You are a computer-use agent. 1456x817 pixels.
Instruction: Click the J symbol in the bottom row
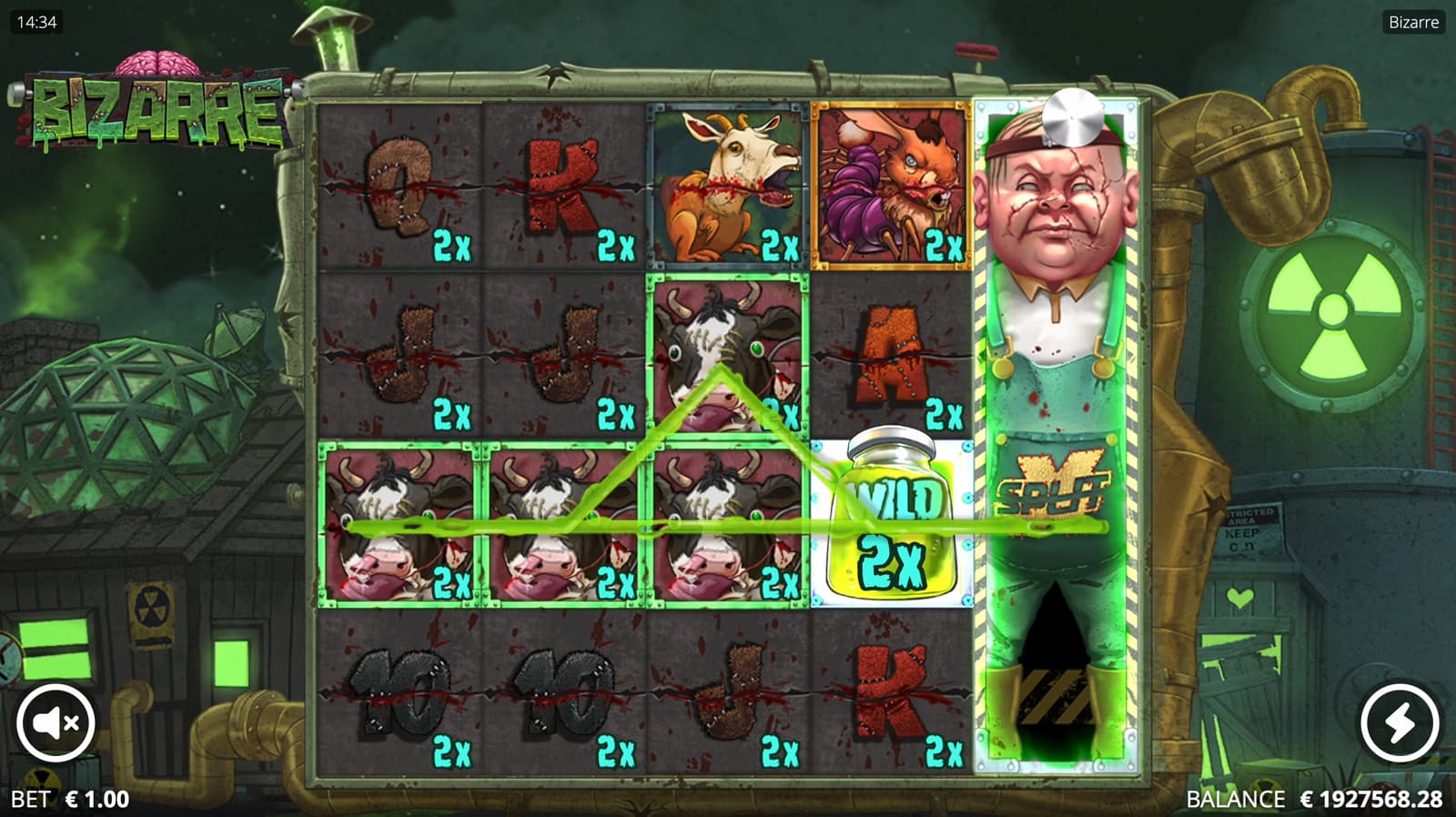pos(728,691)
